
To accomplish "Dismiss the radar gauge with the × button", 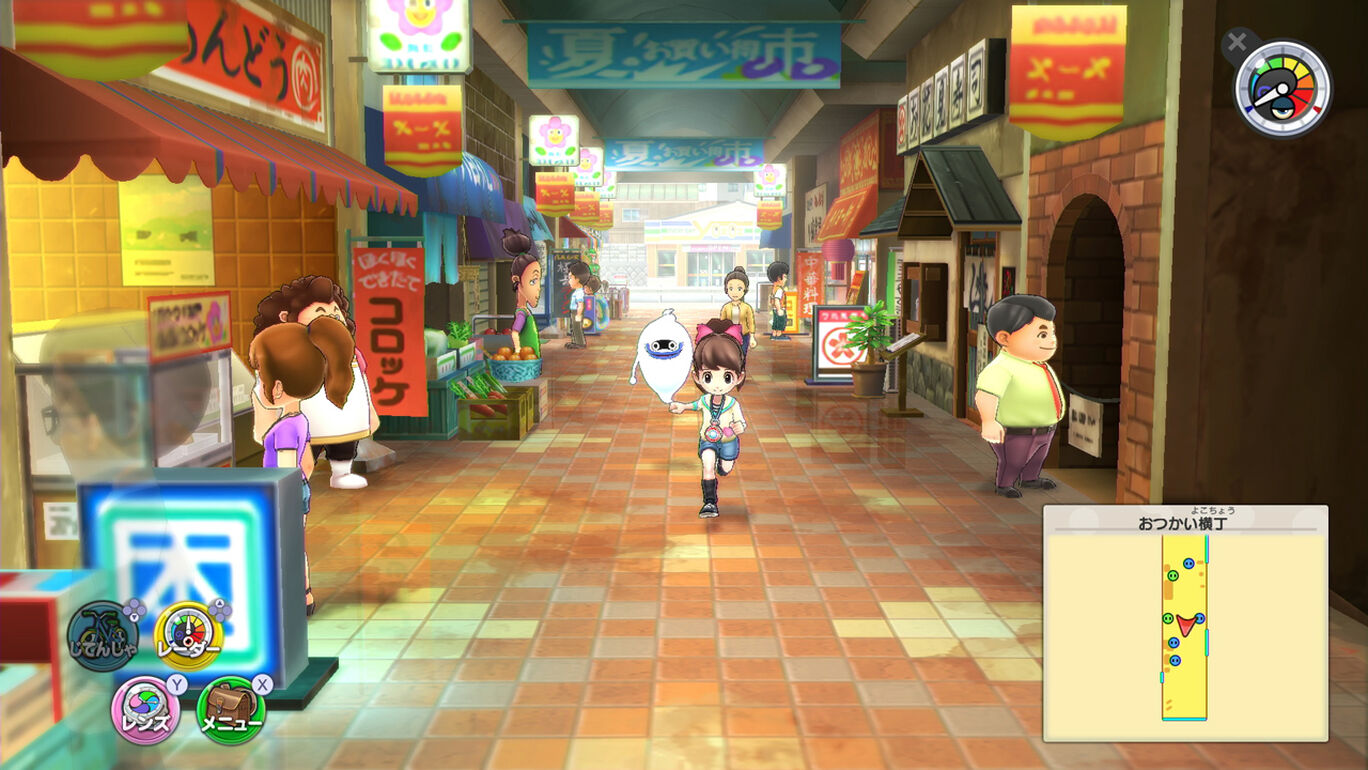I will (x=1237, y=42).
